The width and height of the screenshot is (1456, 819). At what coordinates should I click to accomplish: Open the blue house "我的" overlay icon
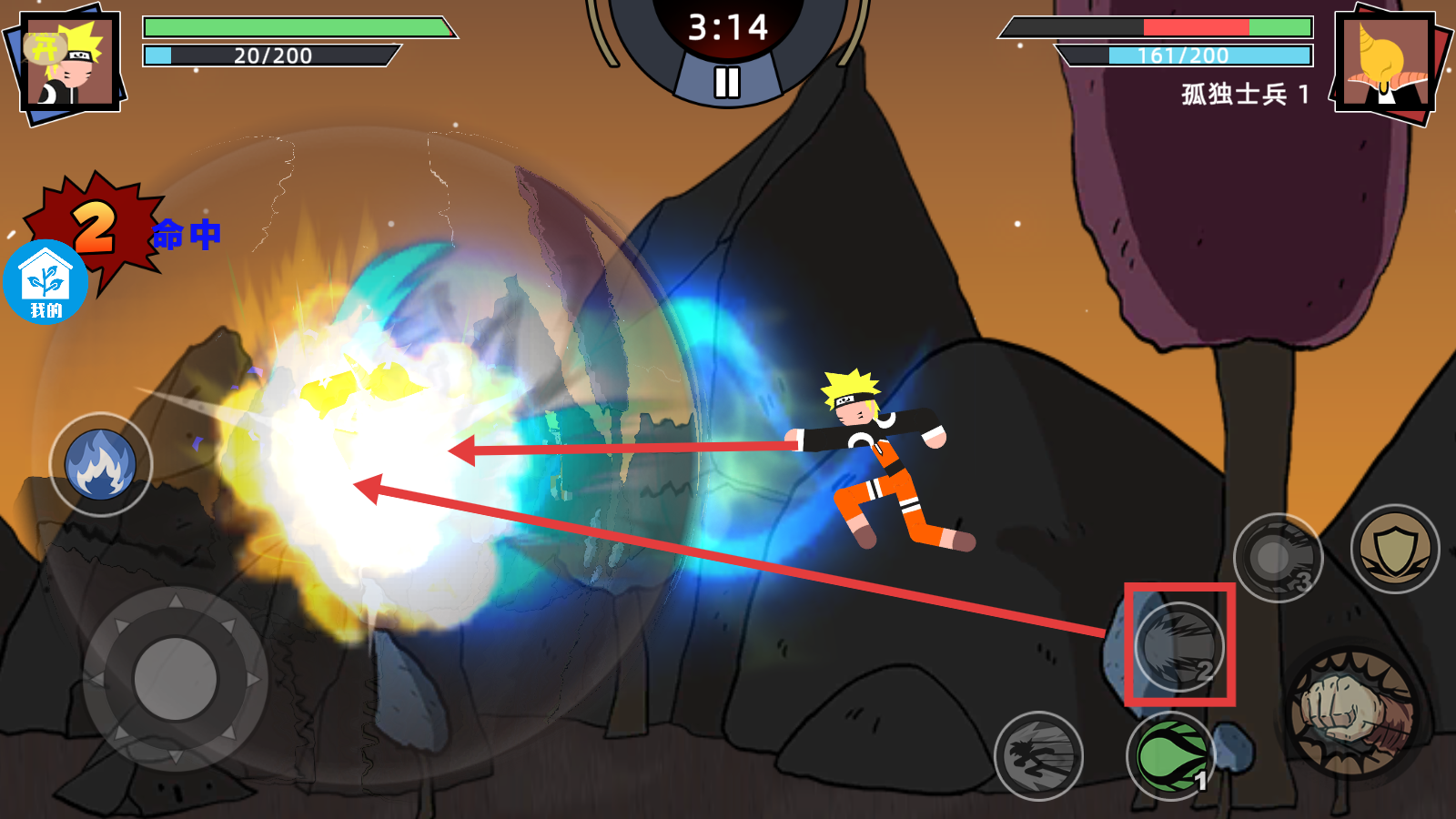[x=45, y=282]
